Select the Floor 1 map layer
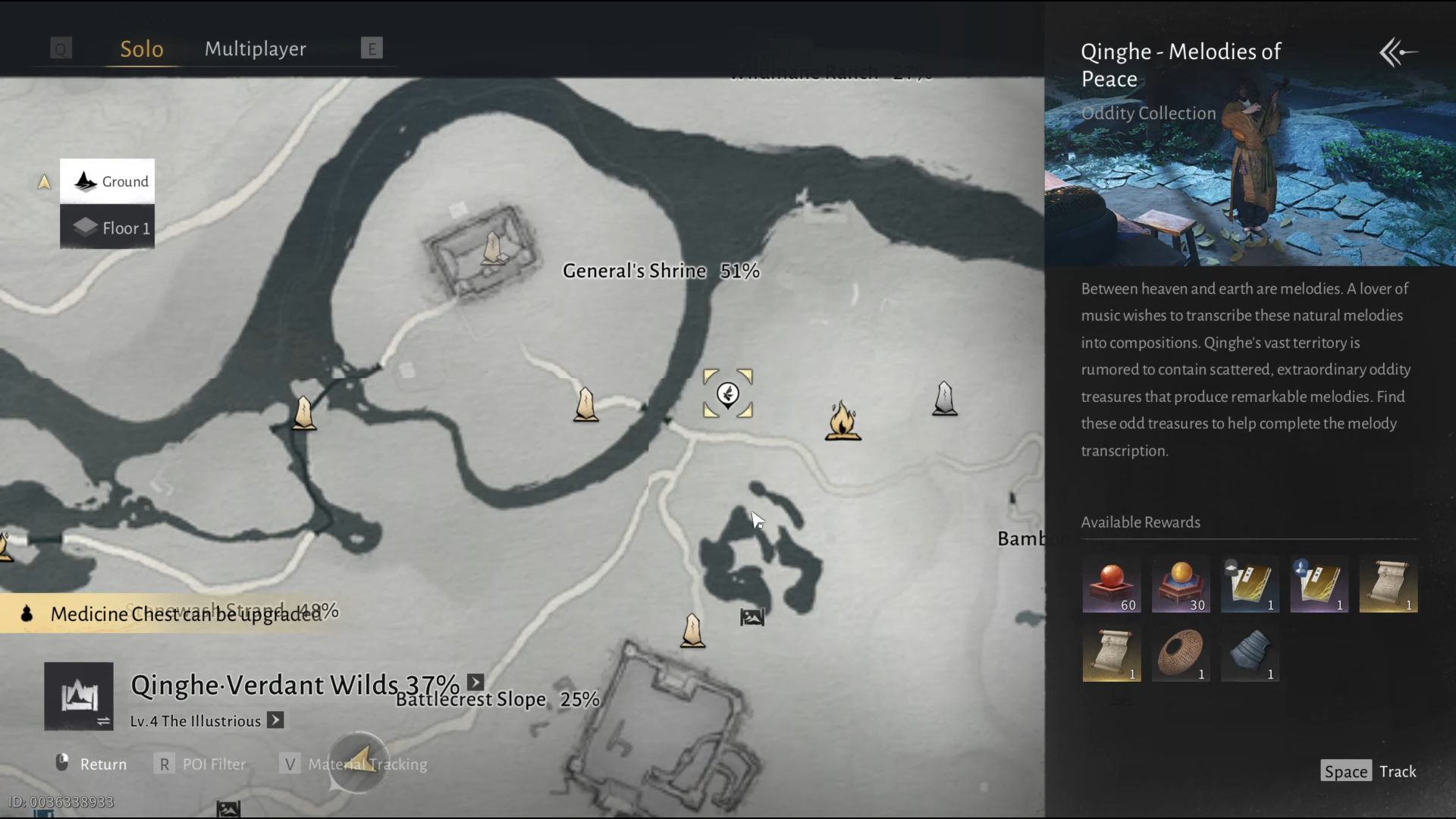The height and width of the screenshot is (819, 1456). coord(108,227)
